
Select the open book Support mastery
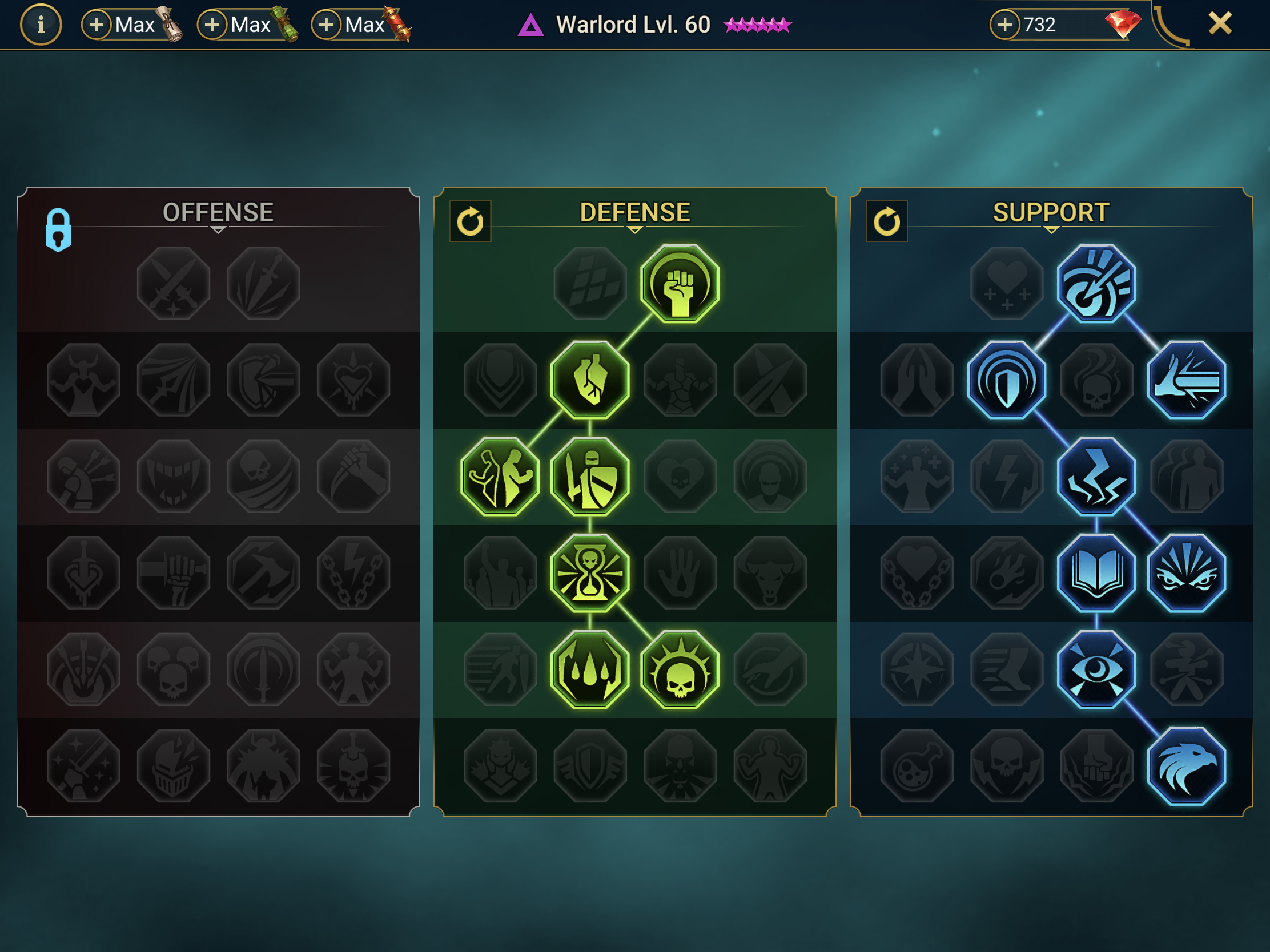click(1096, 572)
